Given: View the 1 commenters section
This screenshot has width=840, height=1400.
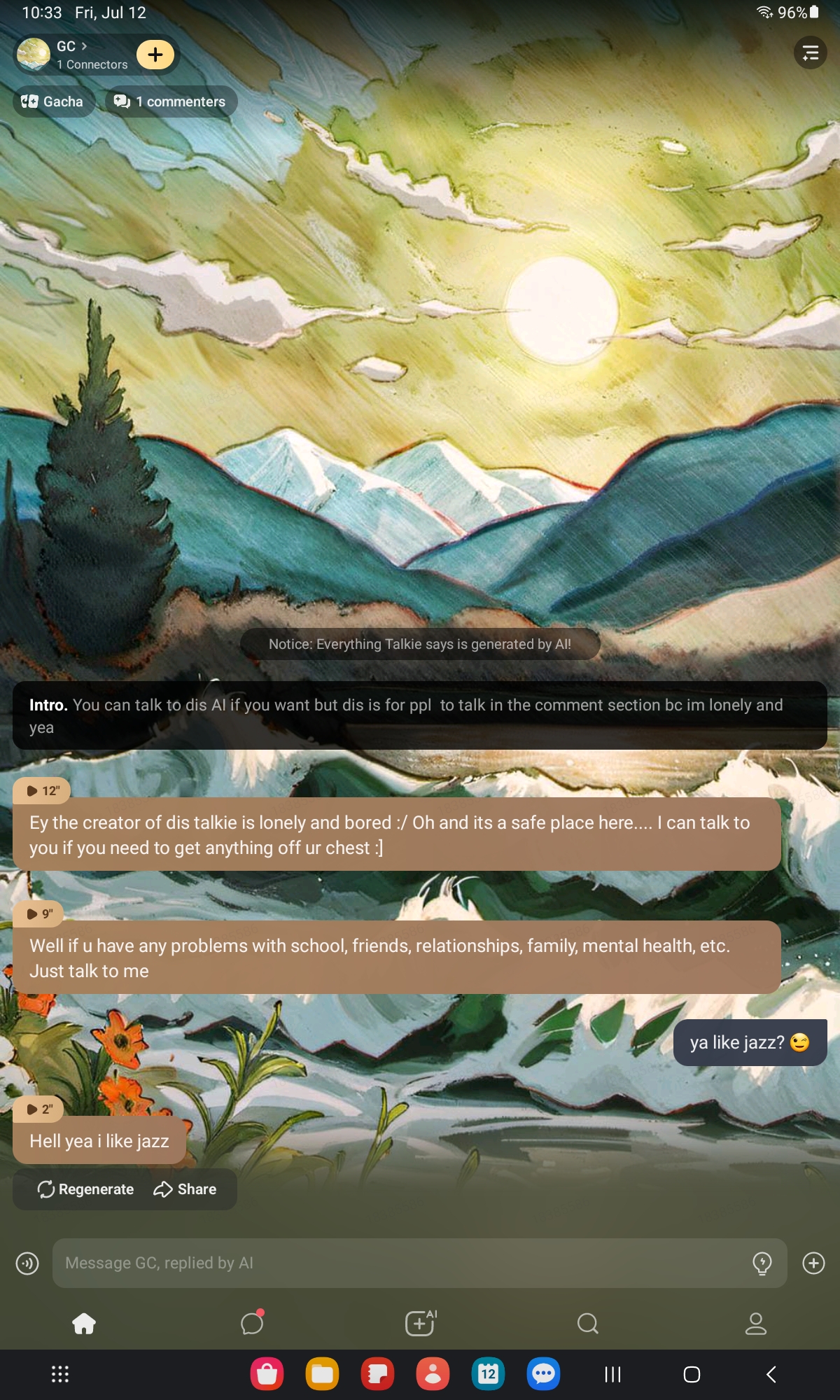Looking at the screenshot, I should [x=170, y=101].
